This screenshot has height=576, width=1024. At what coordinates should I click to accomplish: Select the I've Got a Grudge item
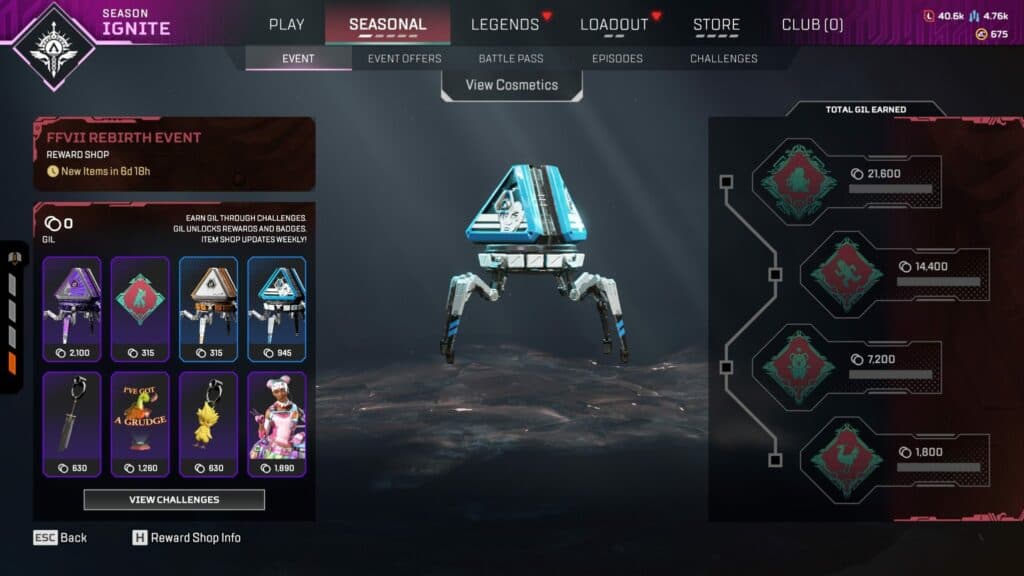point(140,423)
